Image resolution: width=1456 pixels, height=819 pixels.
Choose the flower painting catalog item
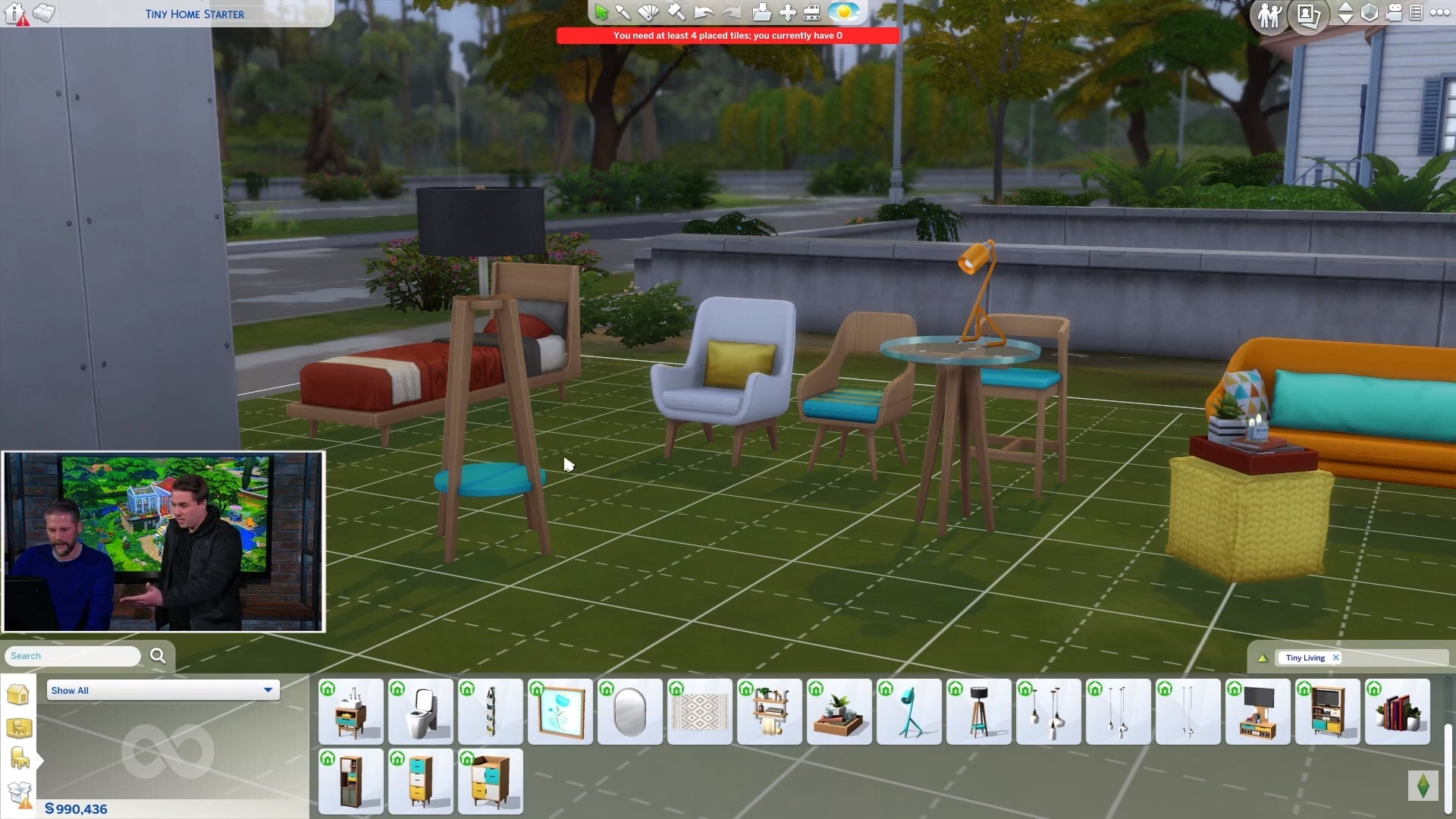(560, 711)
